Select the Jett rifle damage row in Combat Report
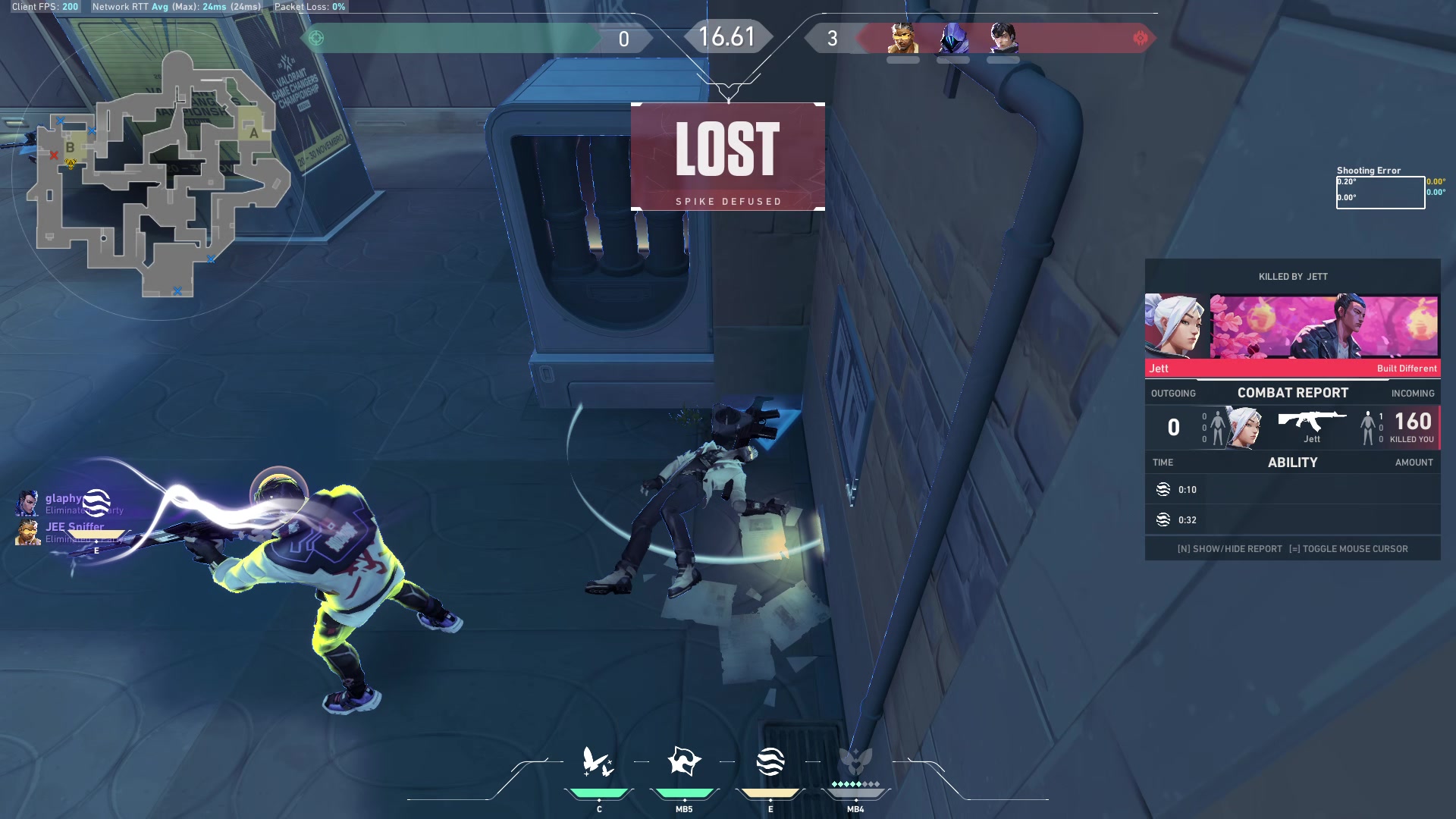The width and height of the screenshot is (1456, 819). coord(1292,428)
